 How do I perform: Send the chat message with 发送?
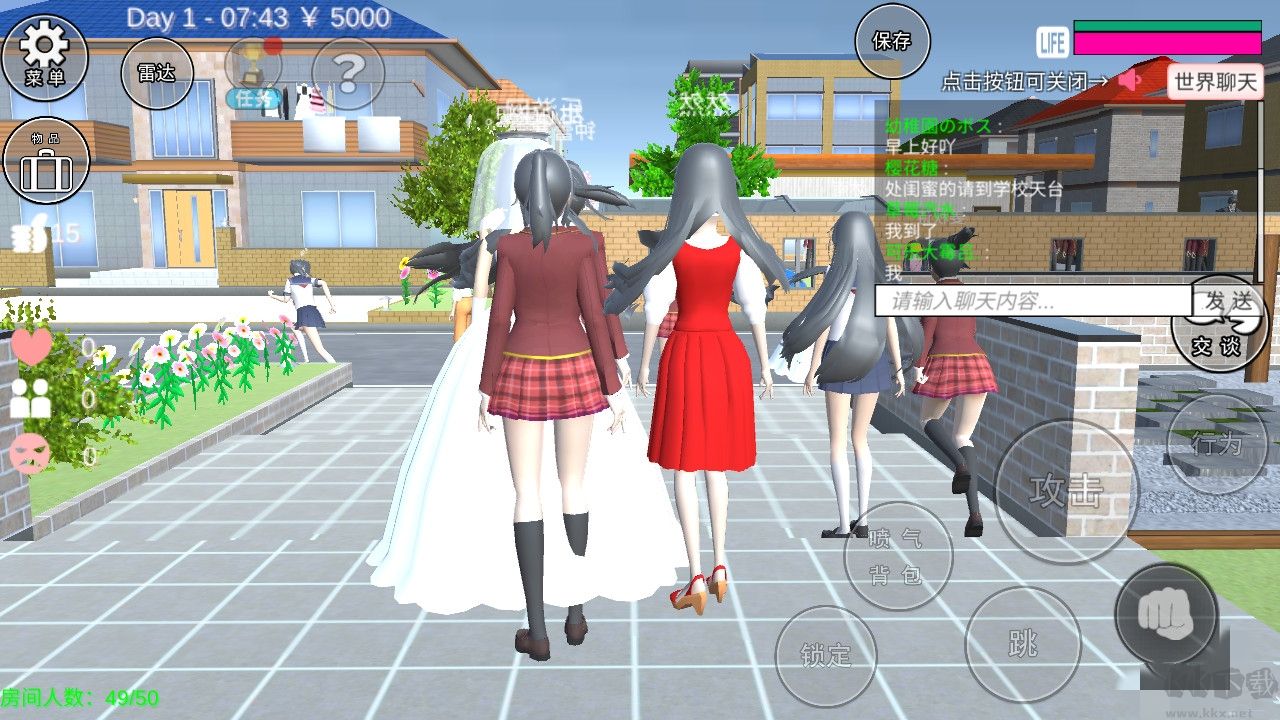tap(1228, 300)
